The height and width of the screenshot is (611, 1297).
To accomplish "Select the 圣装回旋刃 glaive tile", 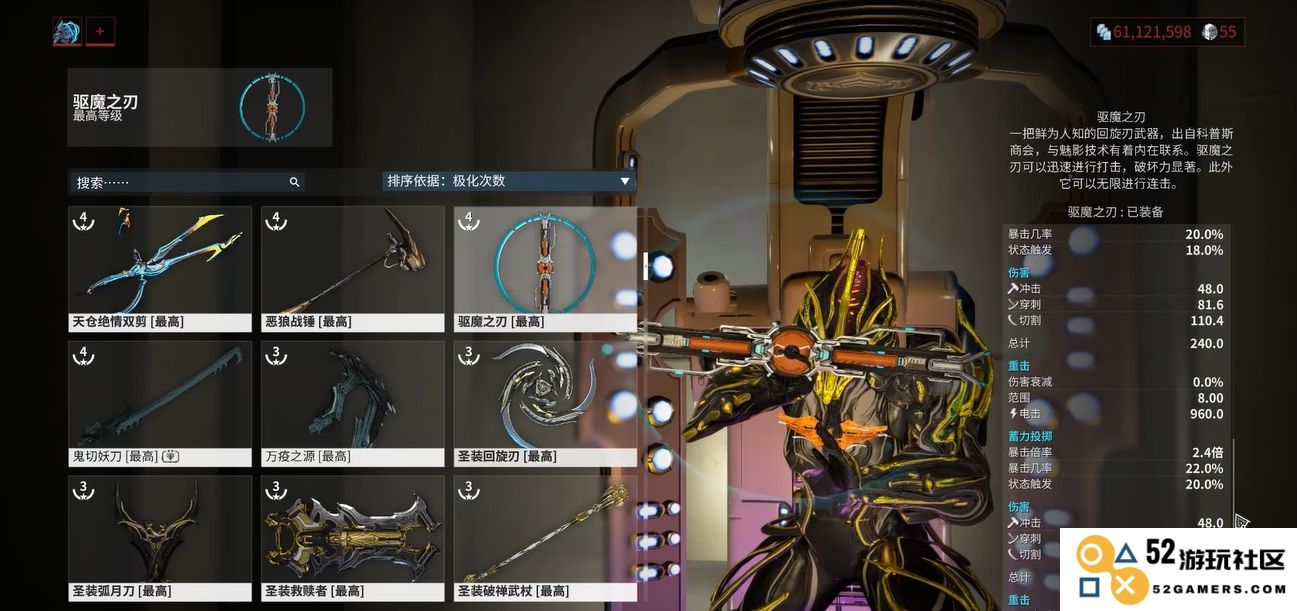I will [x=545, y=403].
